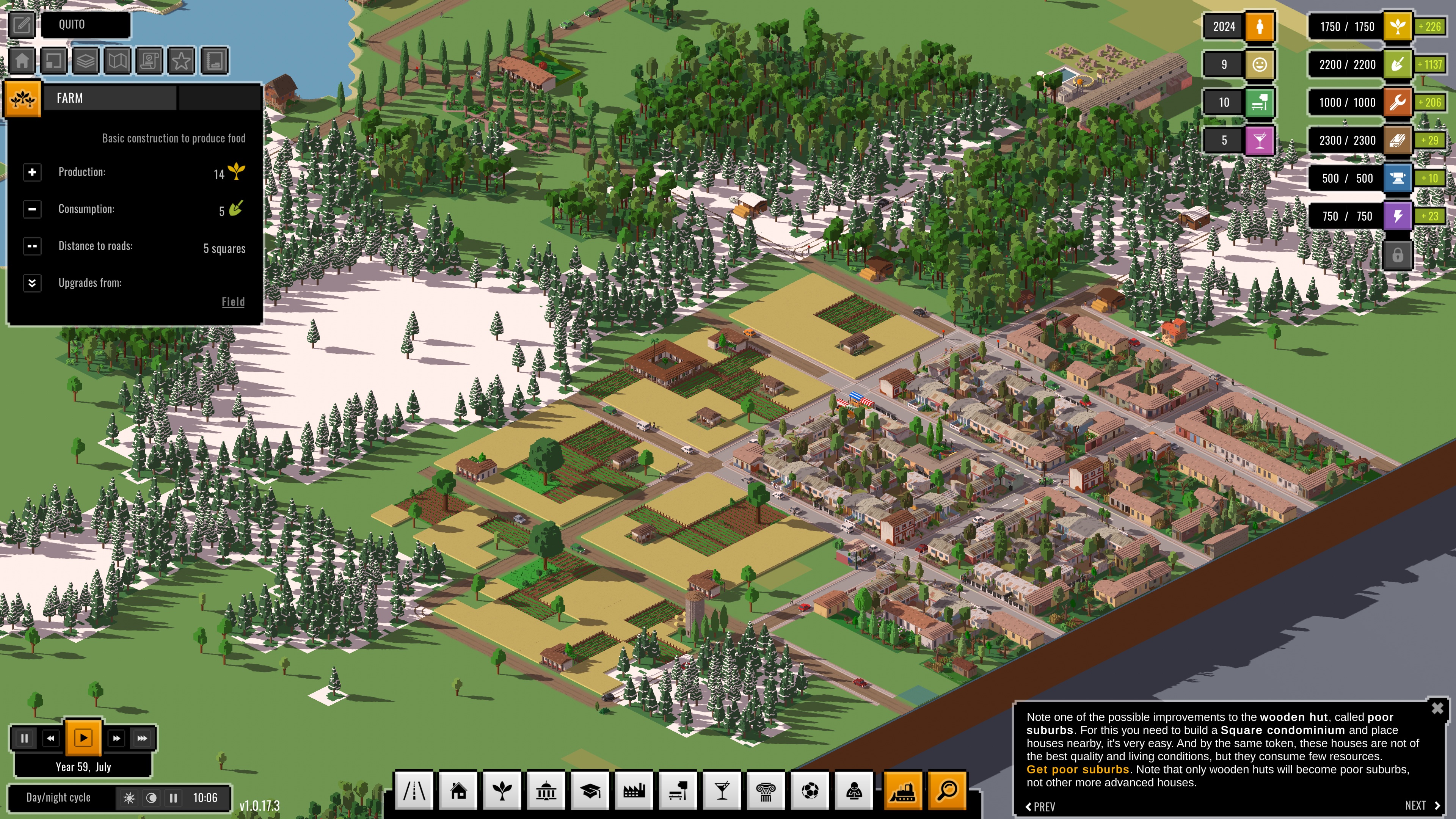1456x819 pixels.
Task: Open the star favorites button
Action: coord(182,61)
